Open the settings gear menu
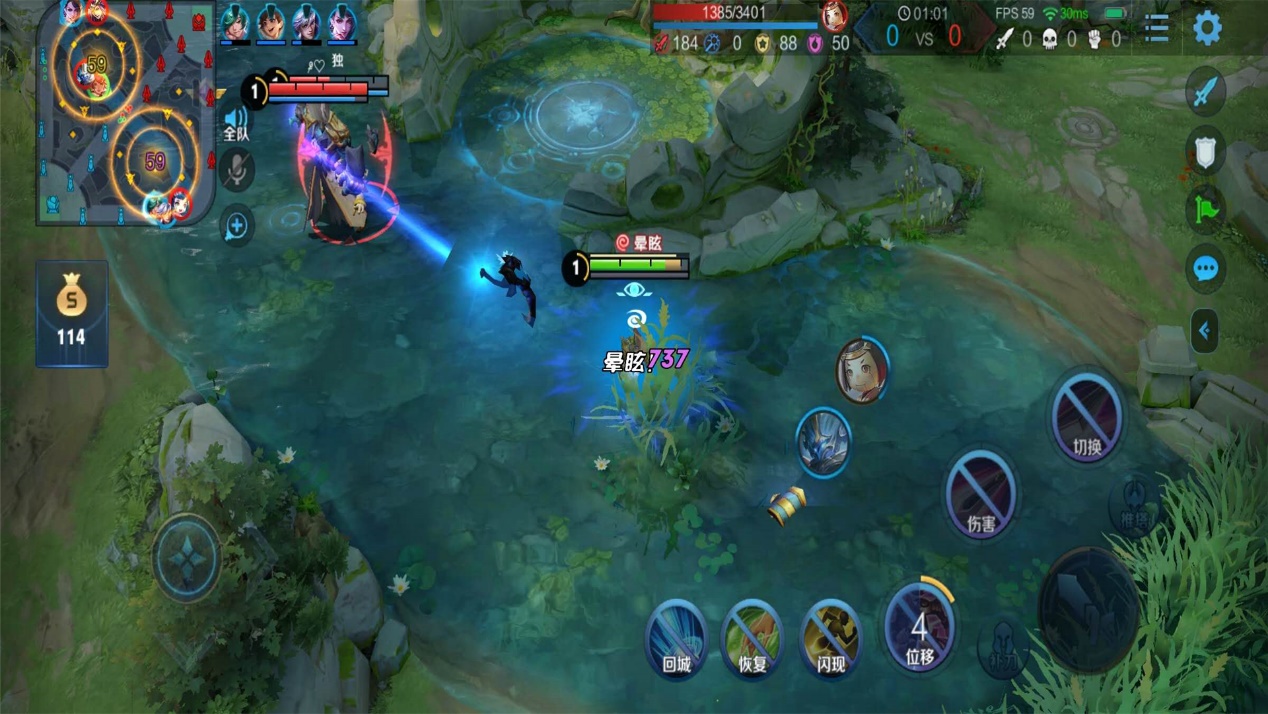 [x=1207, y=28]
